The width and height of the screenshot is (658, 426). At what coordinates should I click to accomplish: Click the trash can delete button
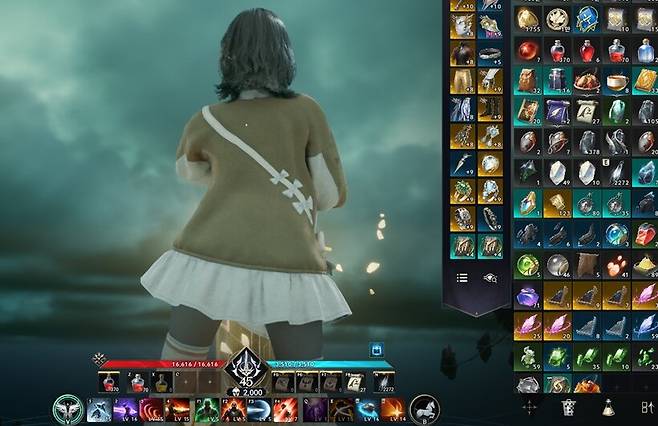[x=568, y=407]
